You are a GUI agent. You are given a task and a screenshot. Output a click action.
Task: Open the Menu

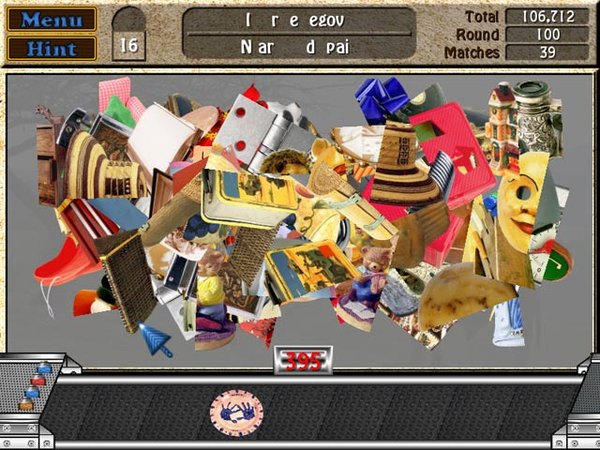pos(52,19)
